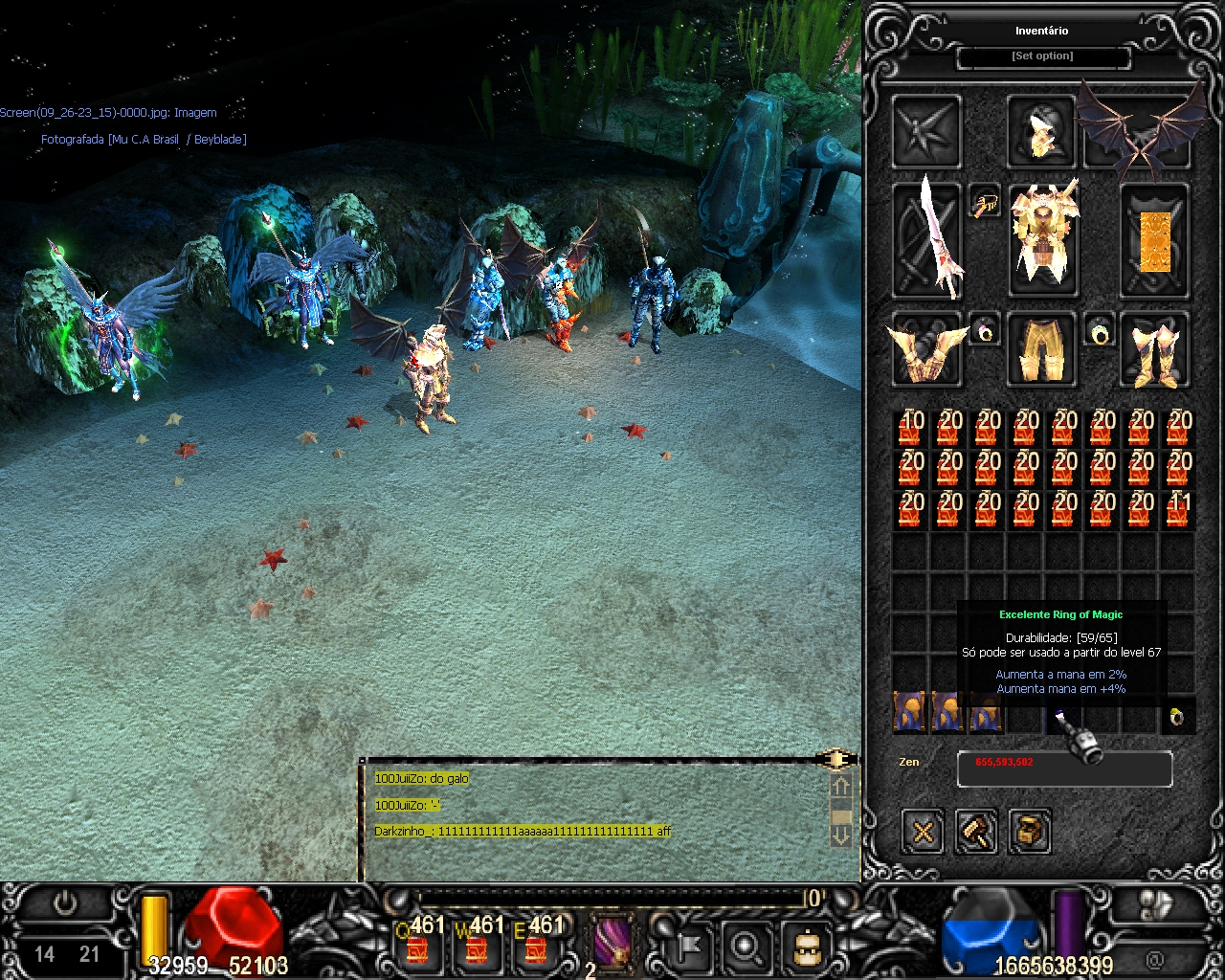1225x980 pixels.
Task: Select the golden armor chest slot
Action: [x=1043, y=239]
